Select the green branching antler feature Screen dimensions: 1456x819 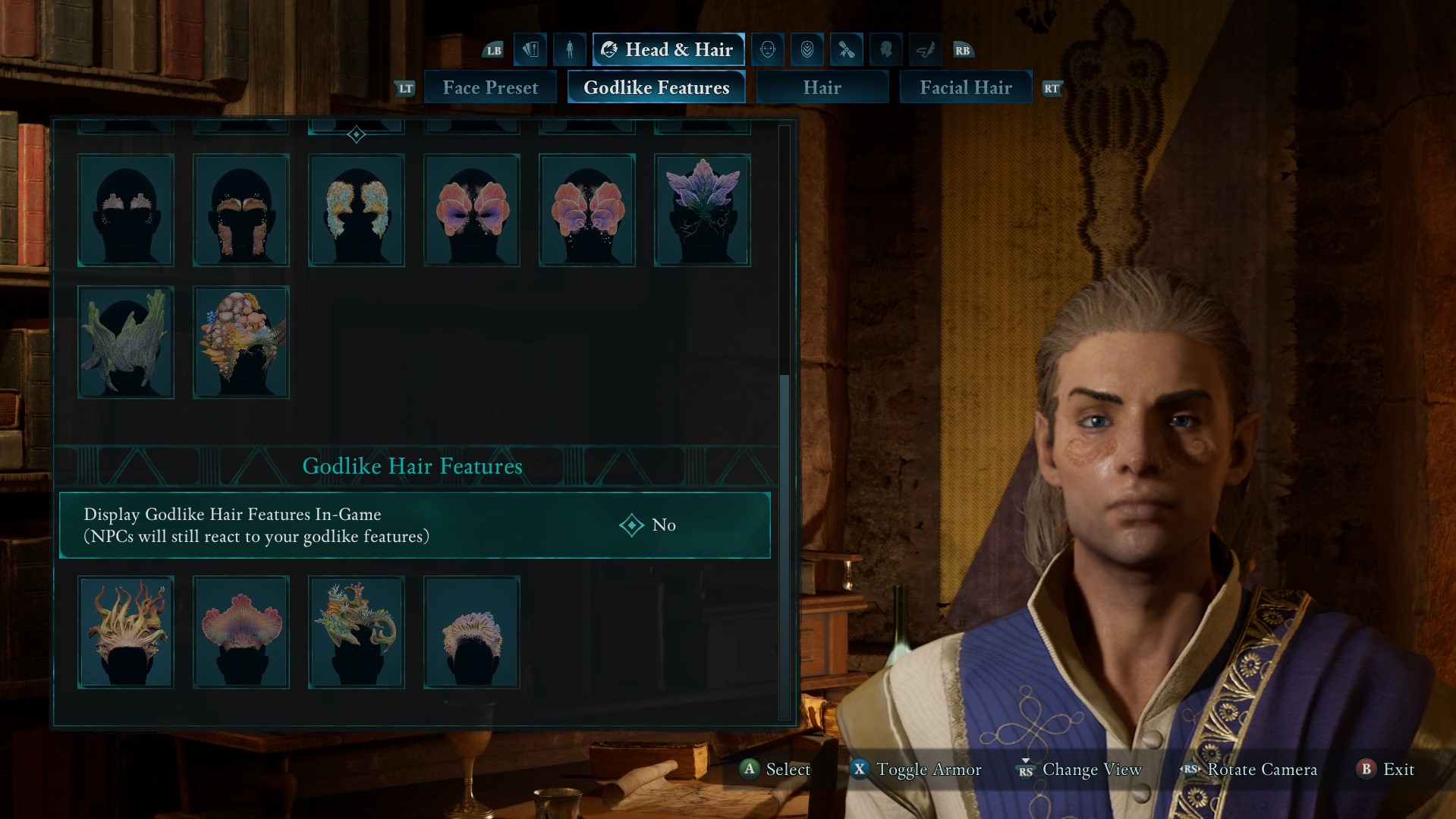(126, 342)
